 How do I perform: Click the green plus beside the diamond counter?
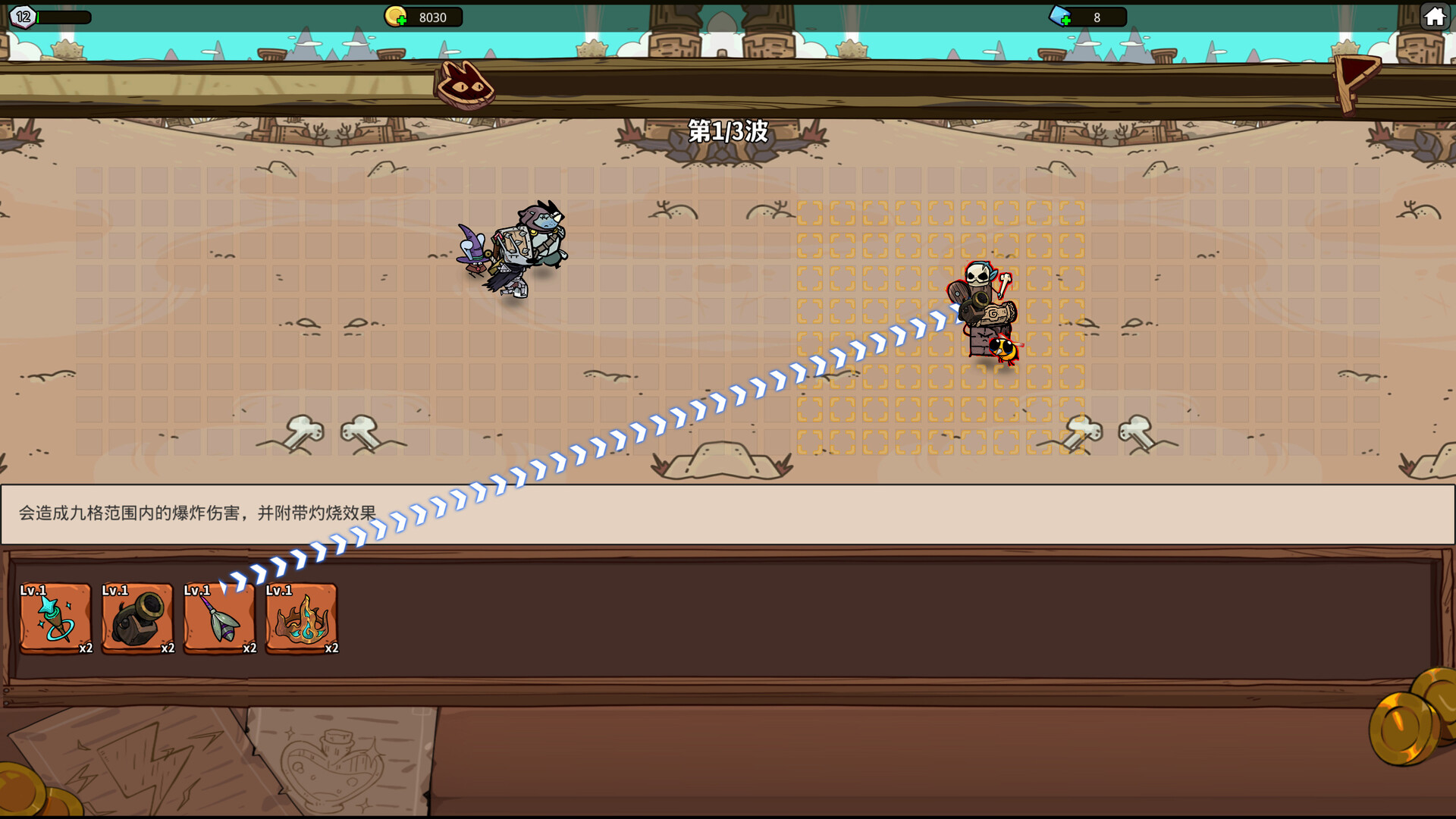[1067, 20]
